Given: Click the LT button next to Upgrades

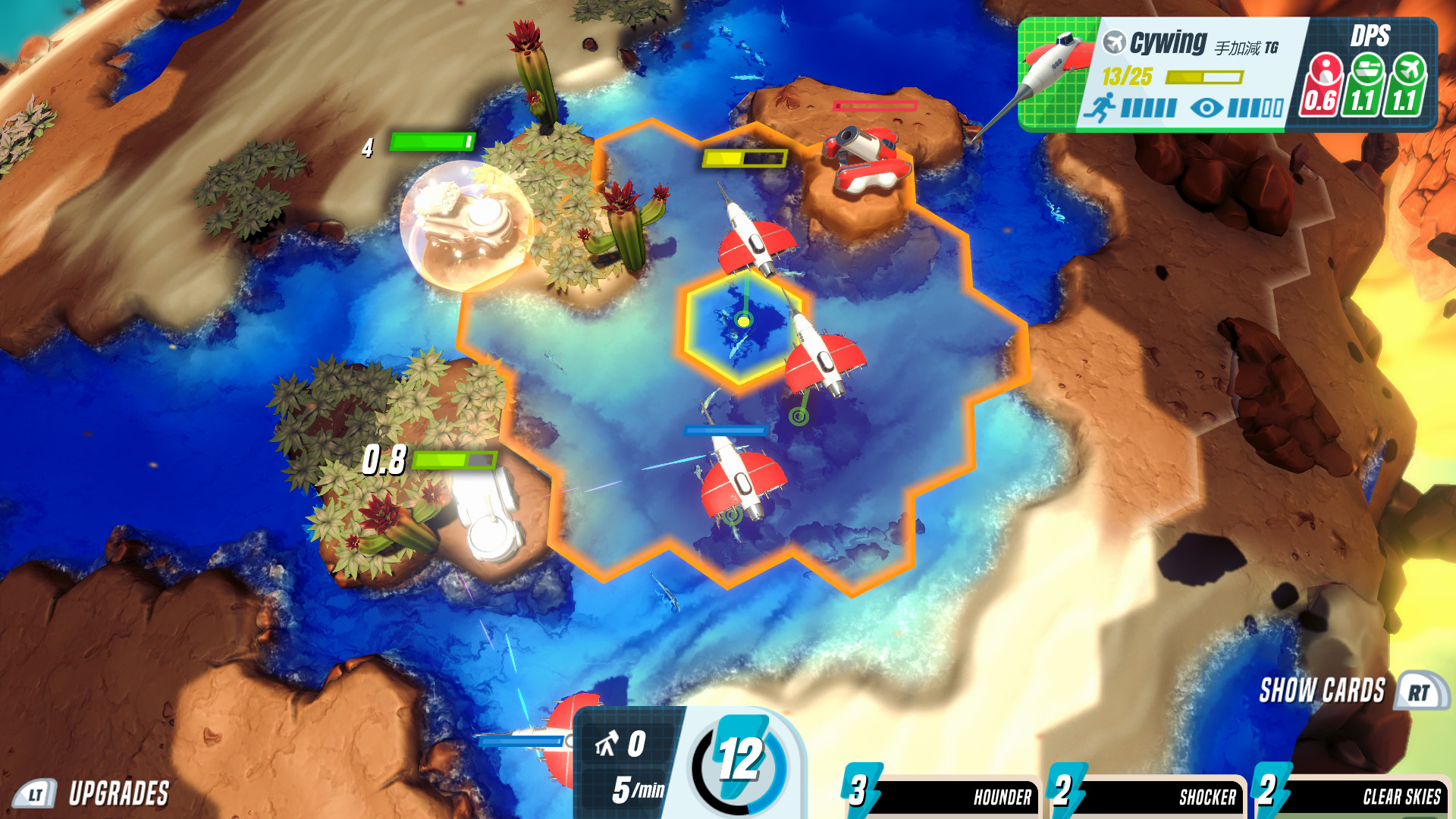Looking at the screenshot, I should pyautogui.click(x=34, y=794).
